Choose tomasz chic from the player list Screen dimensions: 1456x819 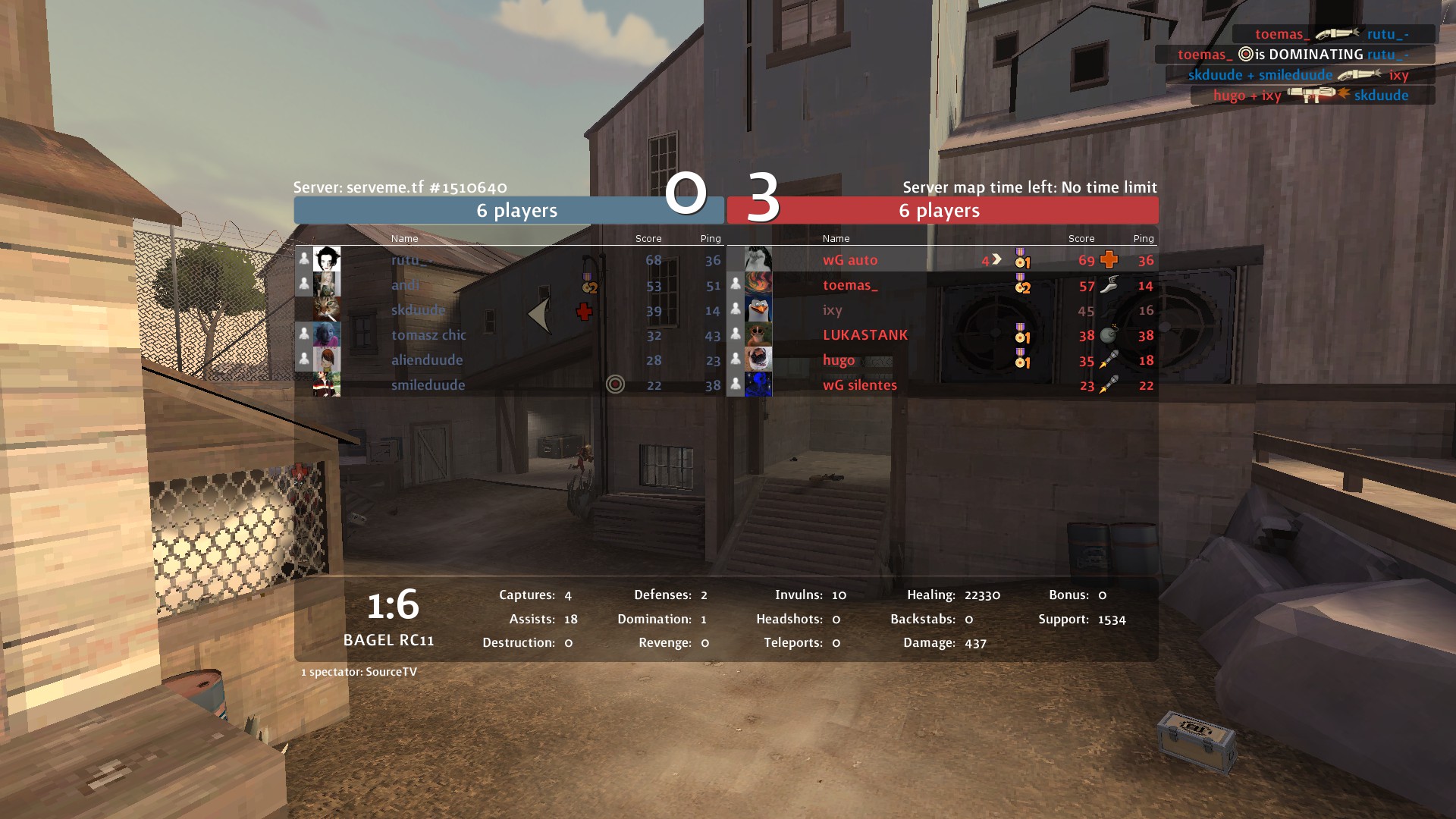pyautogui.click(x=509, y=335)
